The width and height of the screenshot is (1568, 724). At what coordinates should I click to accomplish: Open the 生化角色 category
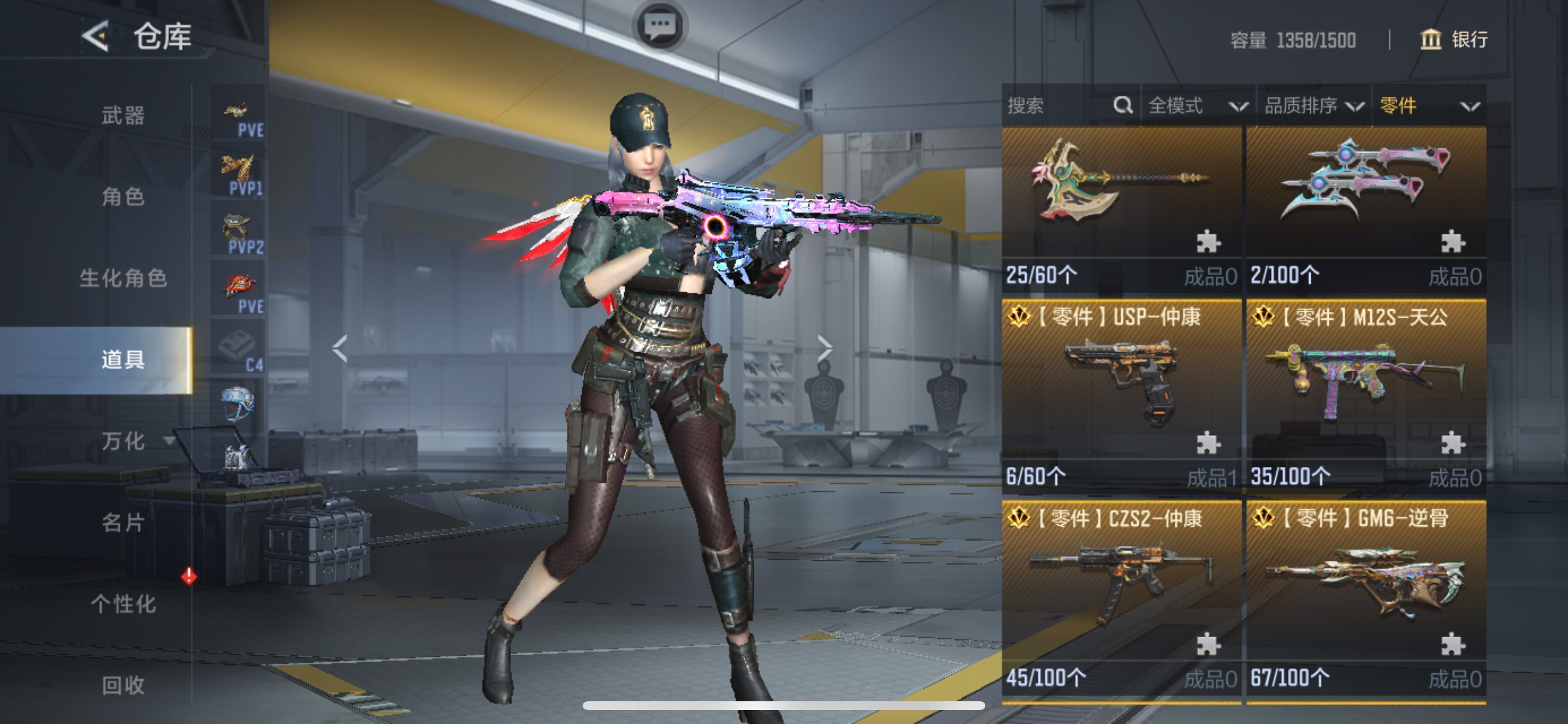123,278
